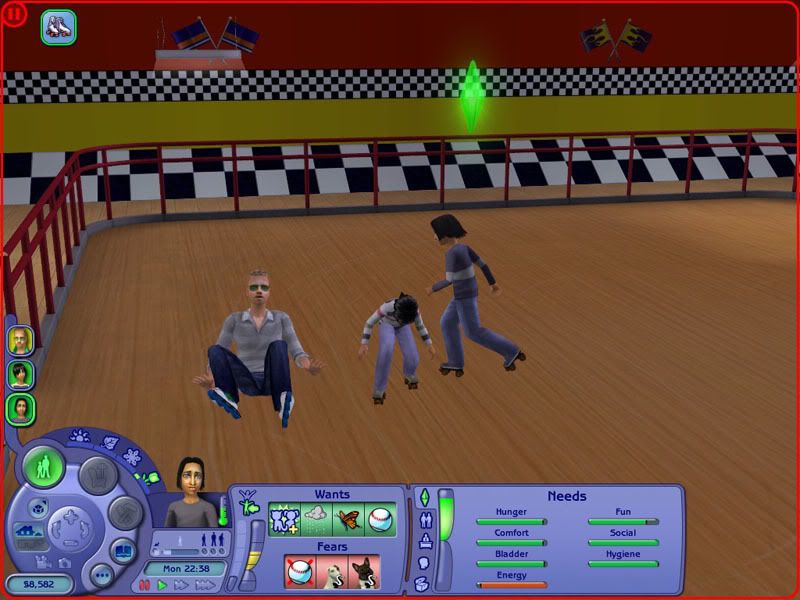Pause the game with red pause control
This screenshot has height=600, width=800.
pos(145,585)
